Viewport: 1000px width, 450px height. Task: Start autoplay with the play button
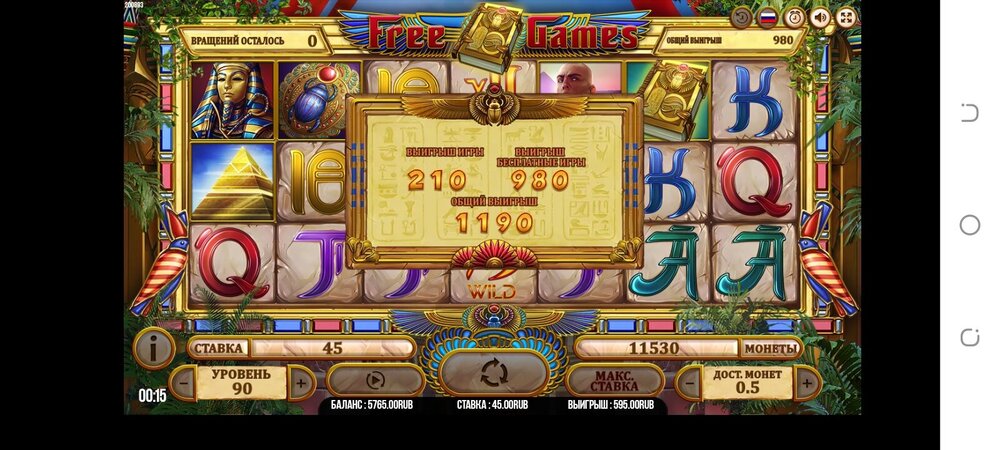pyautogui.click(x=376, y=381)
